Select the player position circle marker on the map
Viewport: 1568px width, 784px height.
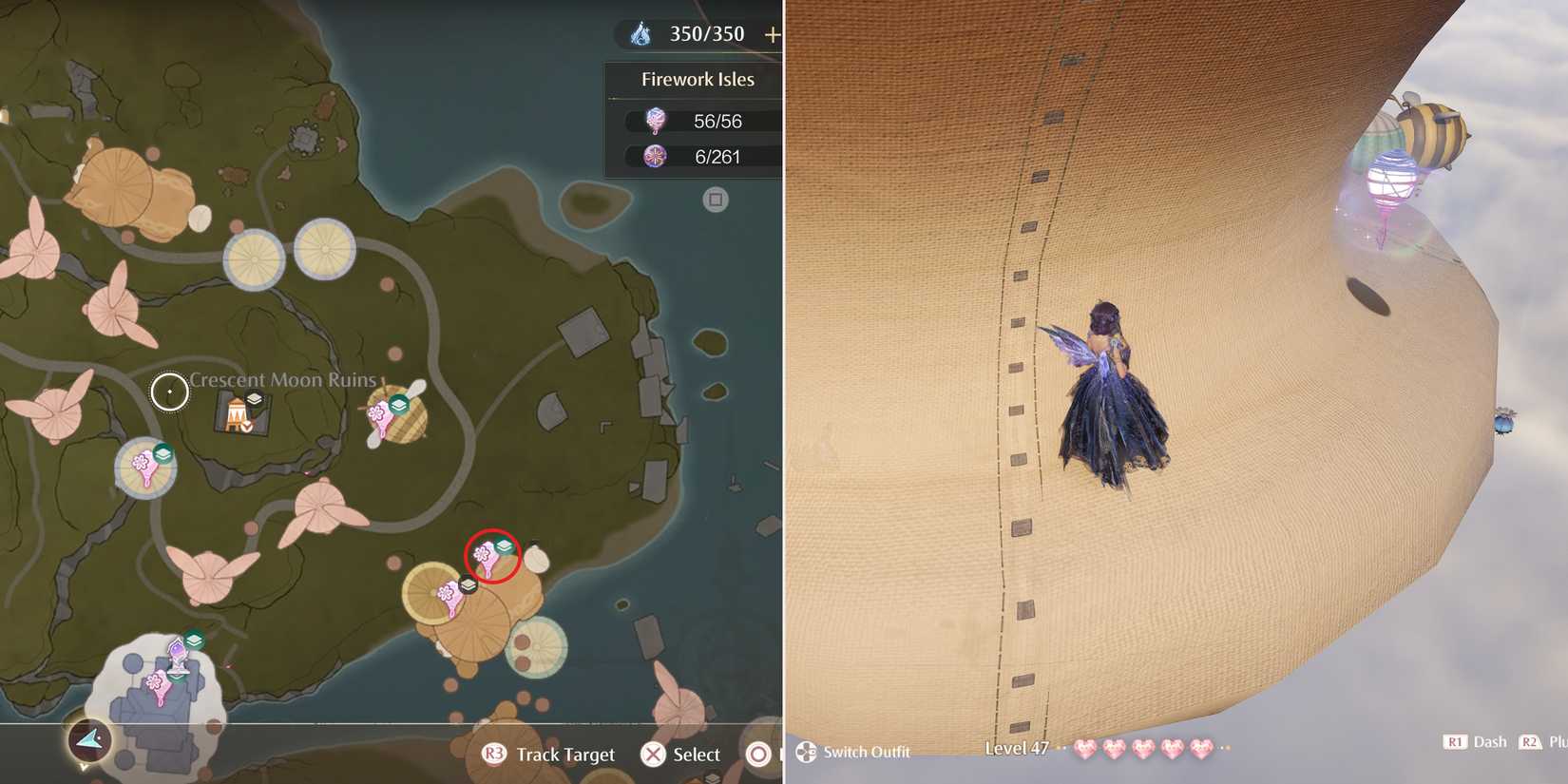pyautogui.click(x=169, y=392)
